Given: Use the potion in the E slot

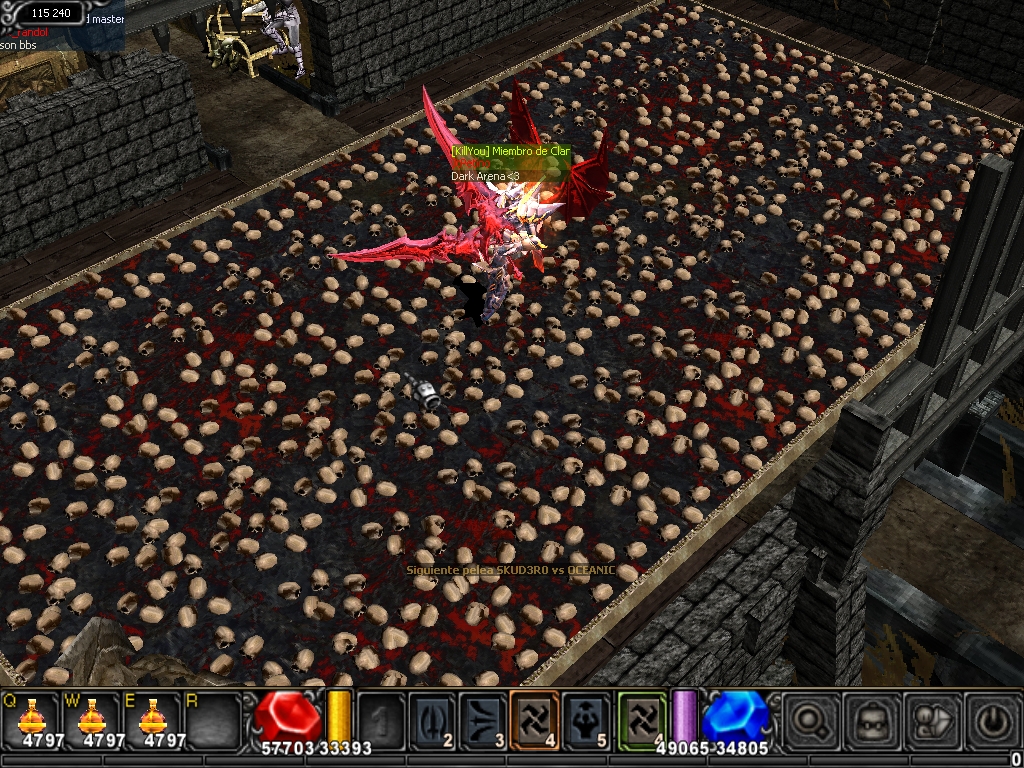Looking at the screenshot, I should click(153, 717).
